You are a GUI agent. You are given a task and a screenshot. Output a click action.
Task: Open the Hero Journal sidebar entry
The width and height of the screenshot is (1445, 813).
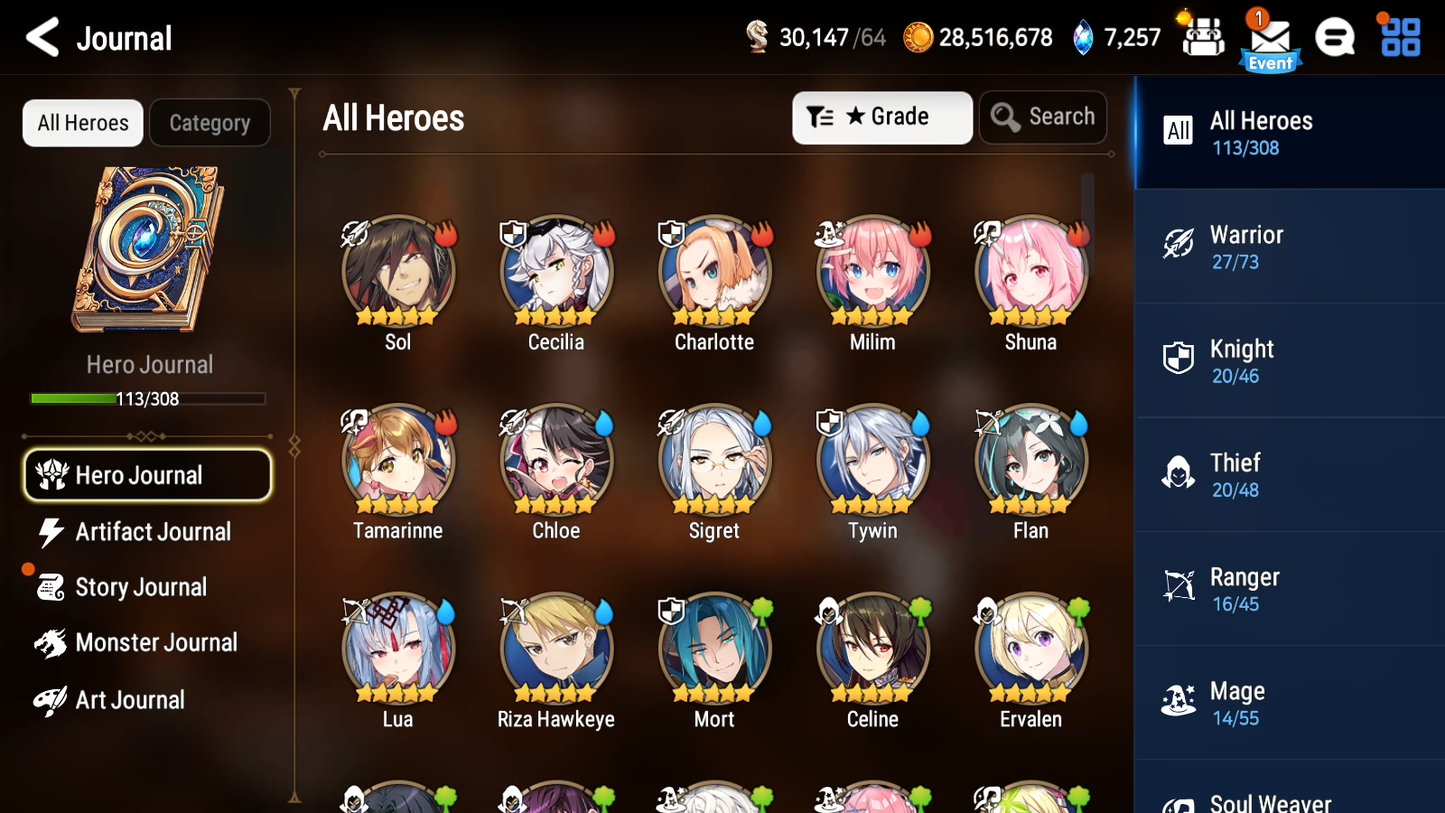pyautogui.click(x=147, y=476)
